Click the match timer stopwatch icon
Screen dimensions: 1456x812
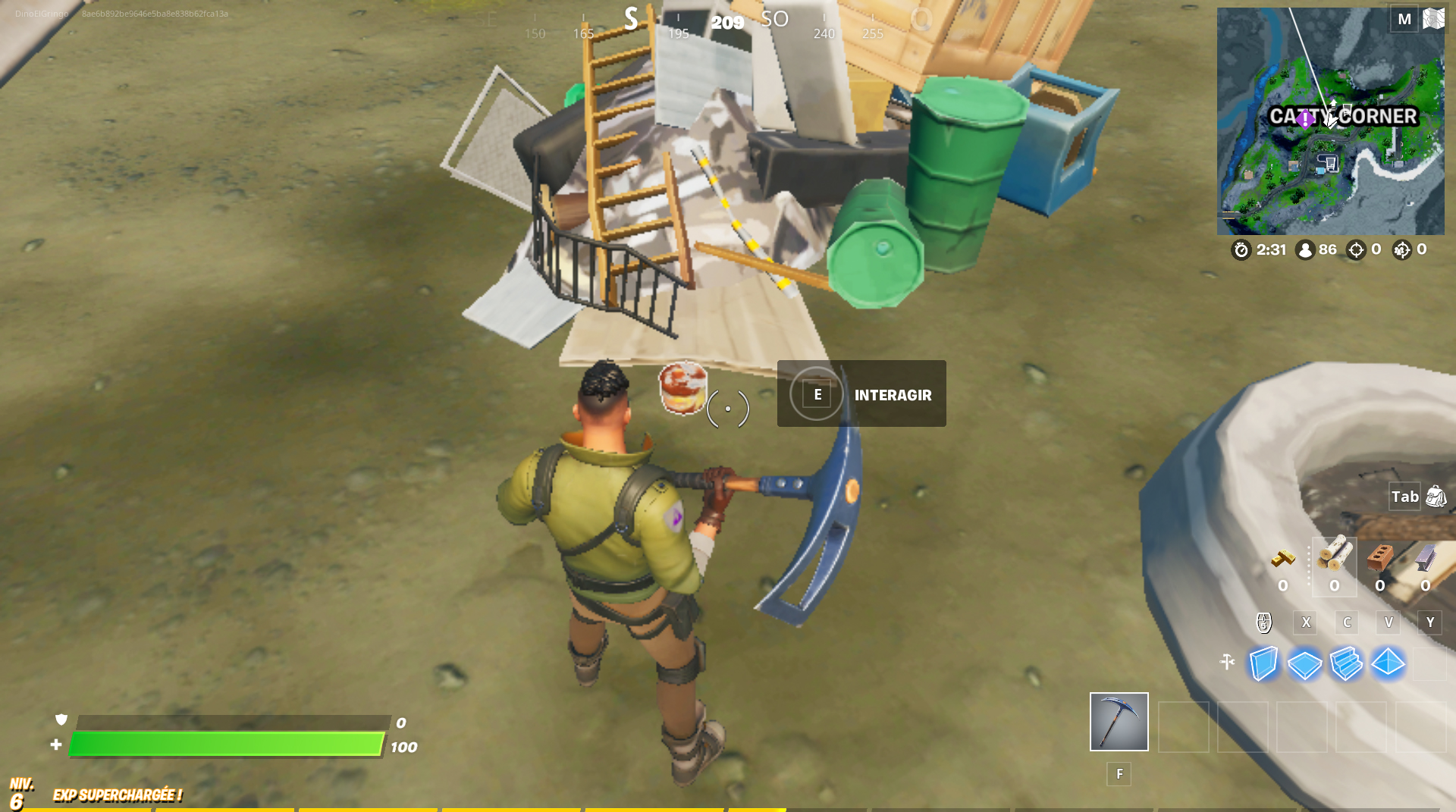click(x=1241, y=249)
